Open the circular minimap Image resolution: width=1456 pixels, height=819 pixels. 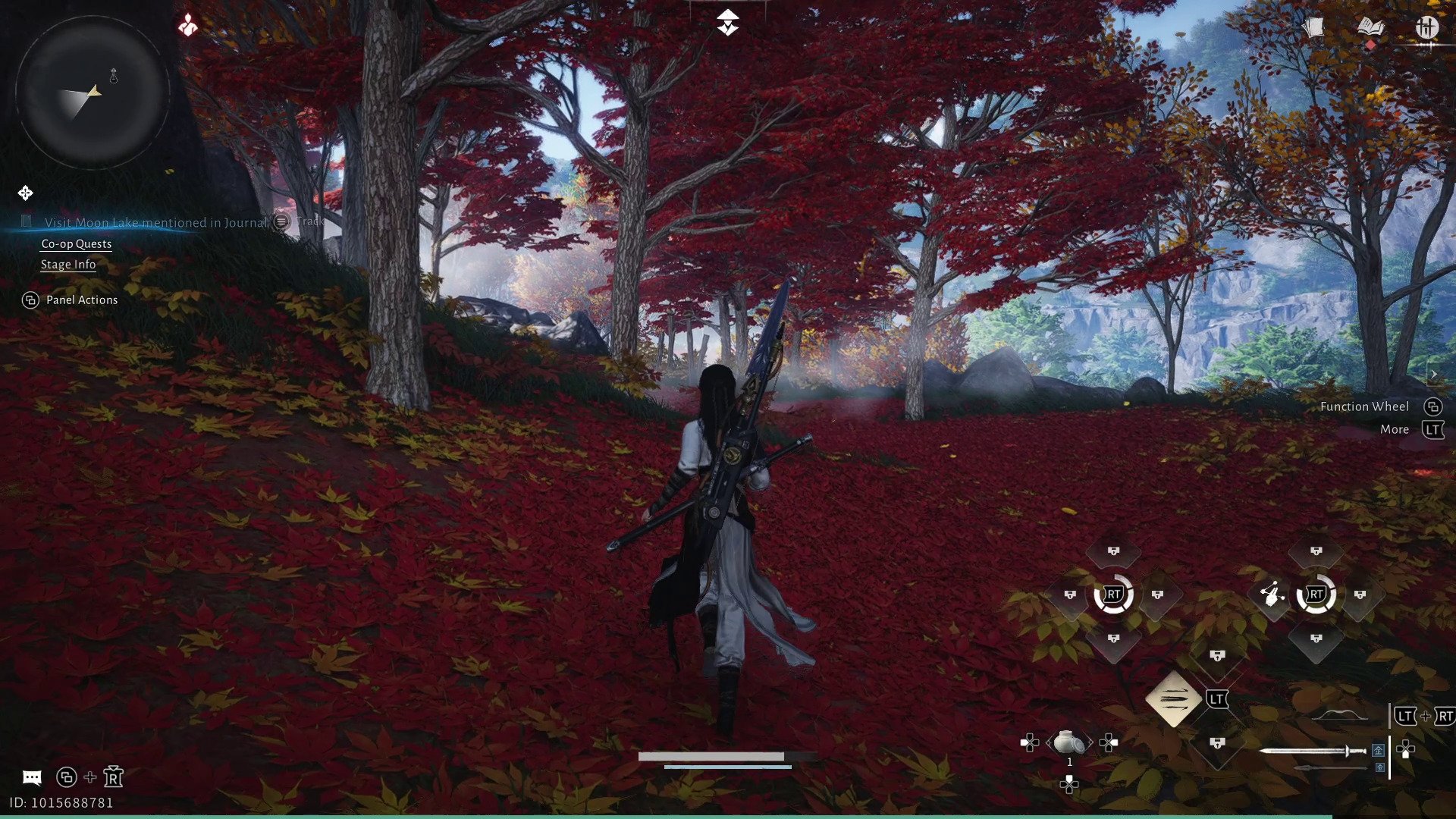tap(92, 92)
